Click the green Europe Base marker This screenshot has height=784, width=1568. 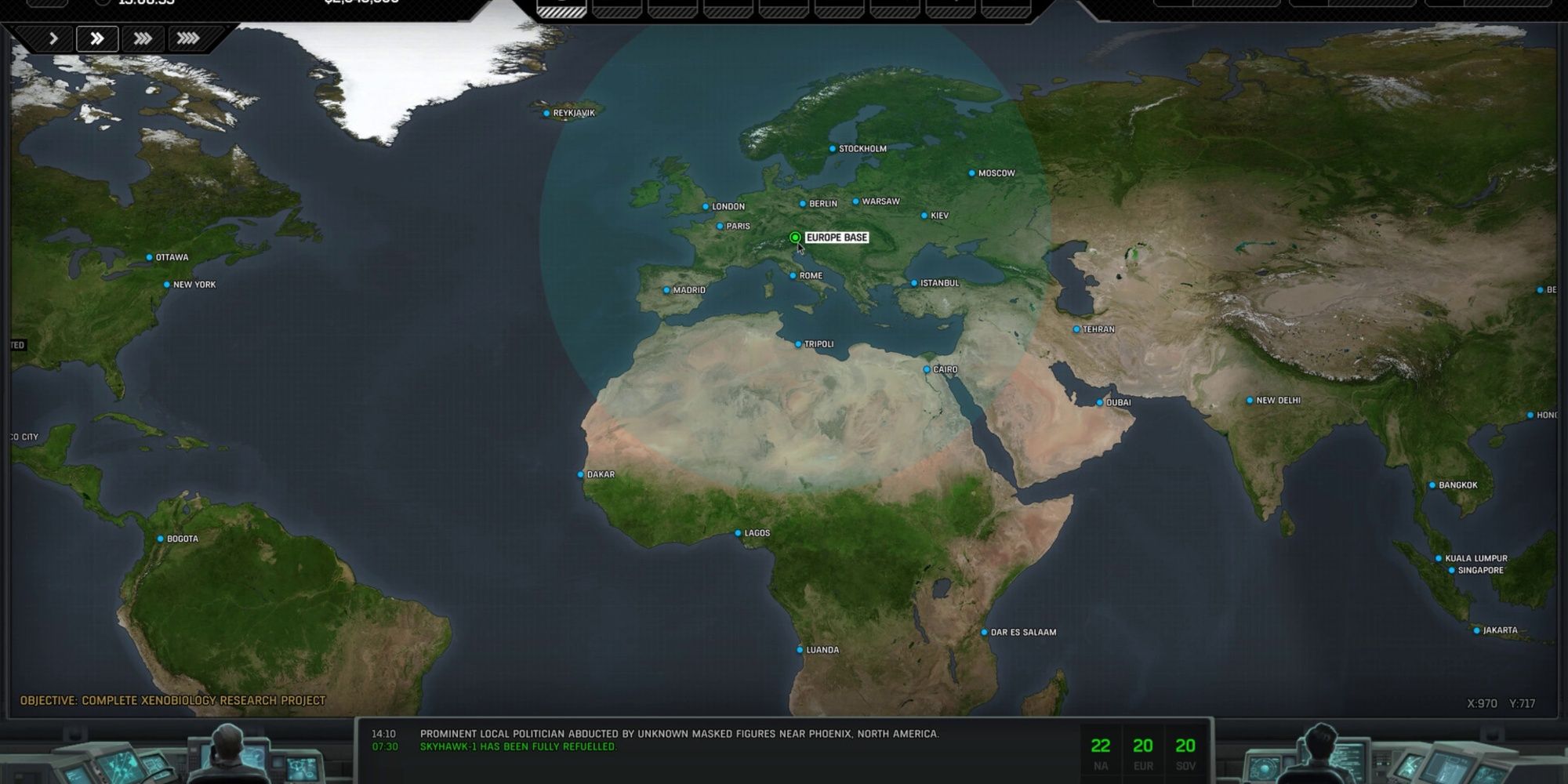796,236
